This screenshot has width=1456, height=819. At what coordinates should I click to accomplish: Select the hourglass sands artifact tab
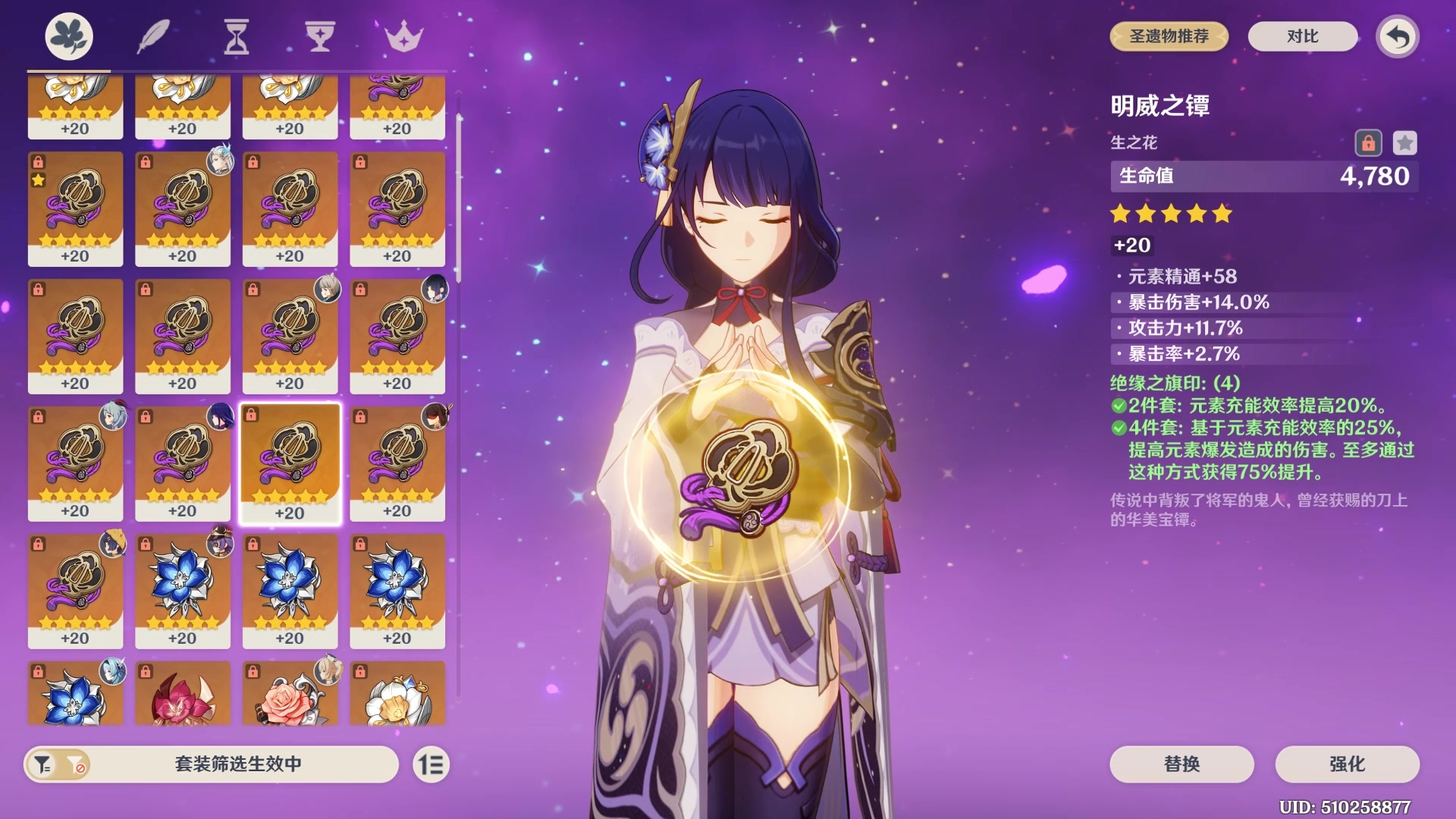click(x=236, y=36)
